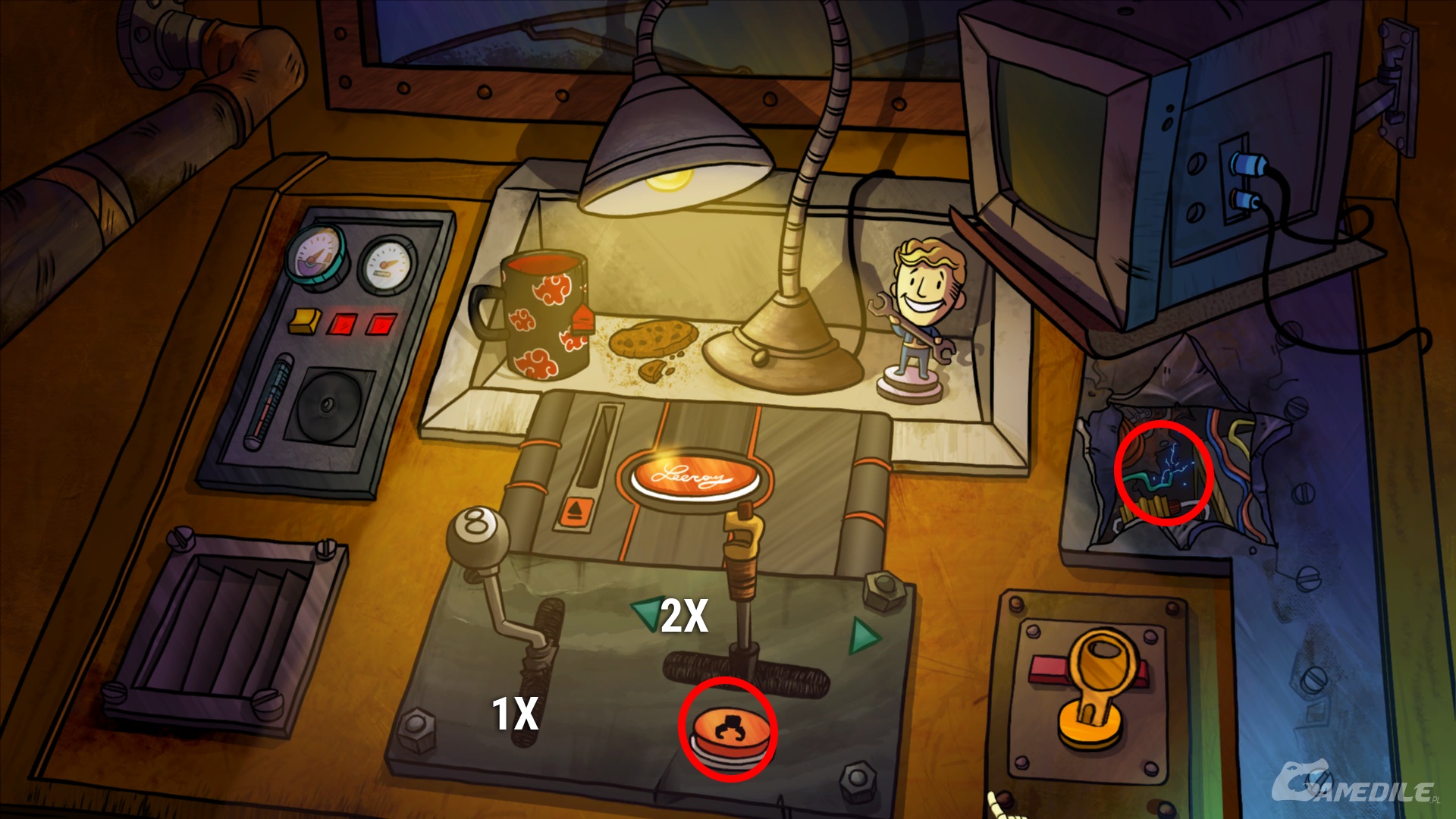This screenshot has width=1456, height=819.
Task: Click the green right arrow
Action: pos(863,635)
